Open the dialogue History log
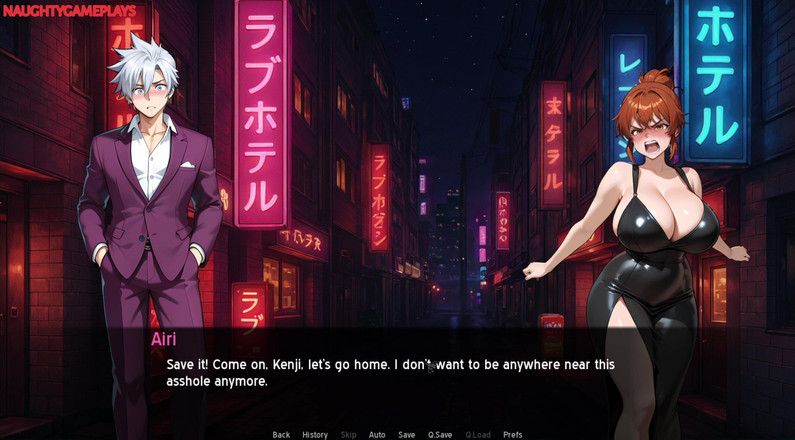Image resolution: width=795 pixels, height=440 pixels. tap(315, 435)
